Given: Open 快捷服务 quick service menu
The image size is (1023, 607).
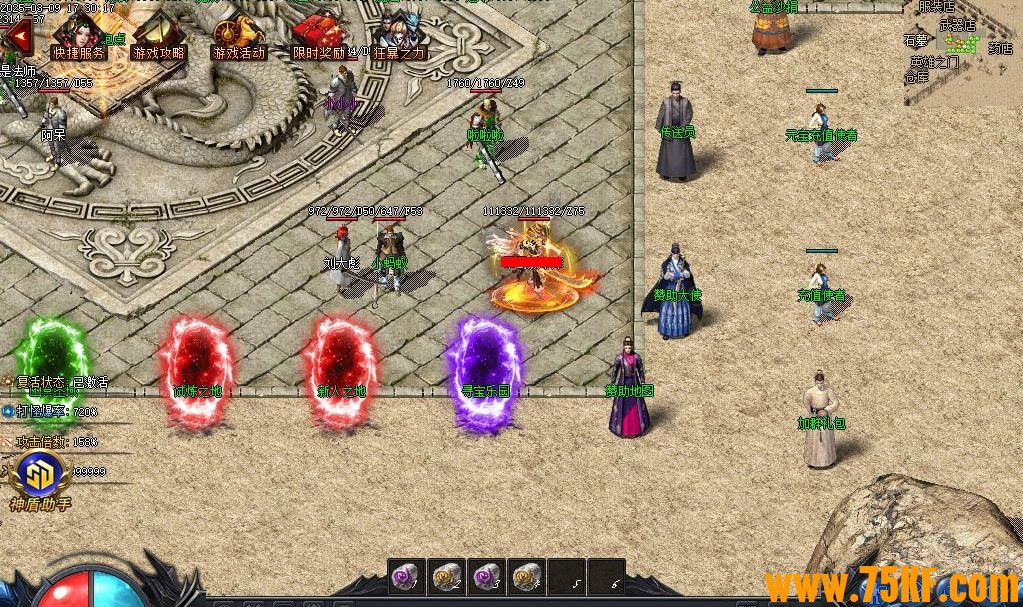Looking at the screenshot, I should [79, 37].
